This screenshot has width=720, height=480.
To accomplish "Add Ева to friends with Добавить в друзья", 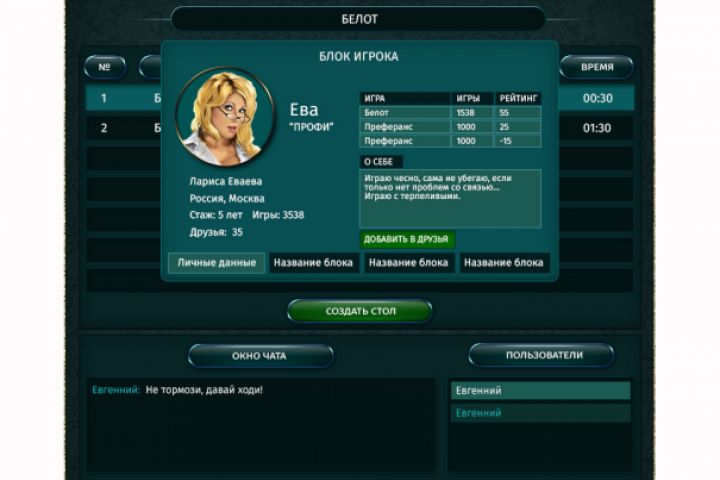I will click(x=407, y=240).
